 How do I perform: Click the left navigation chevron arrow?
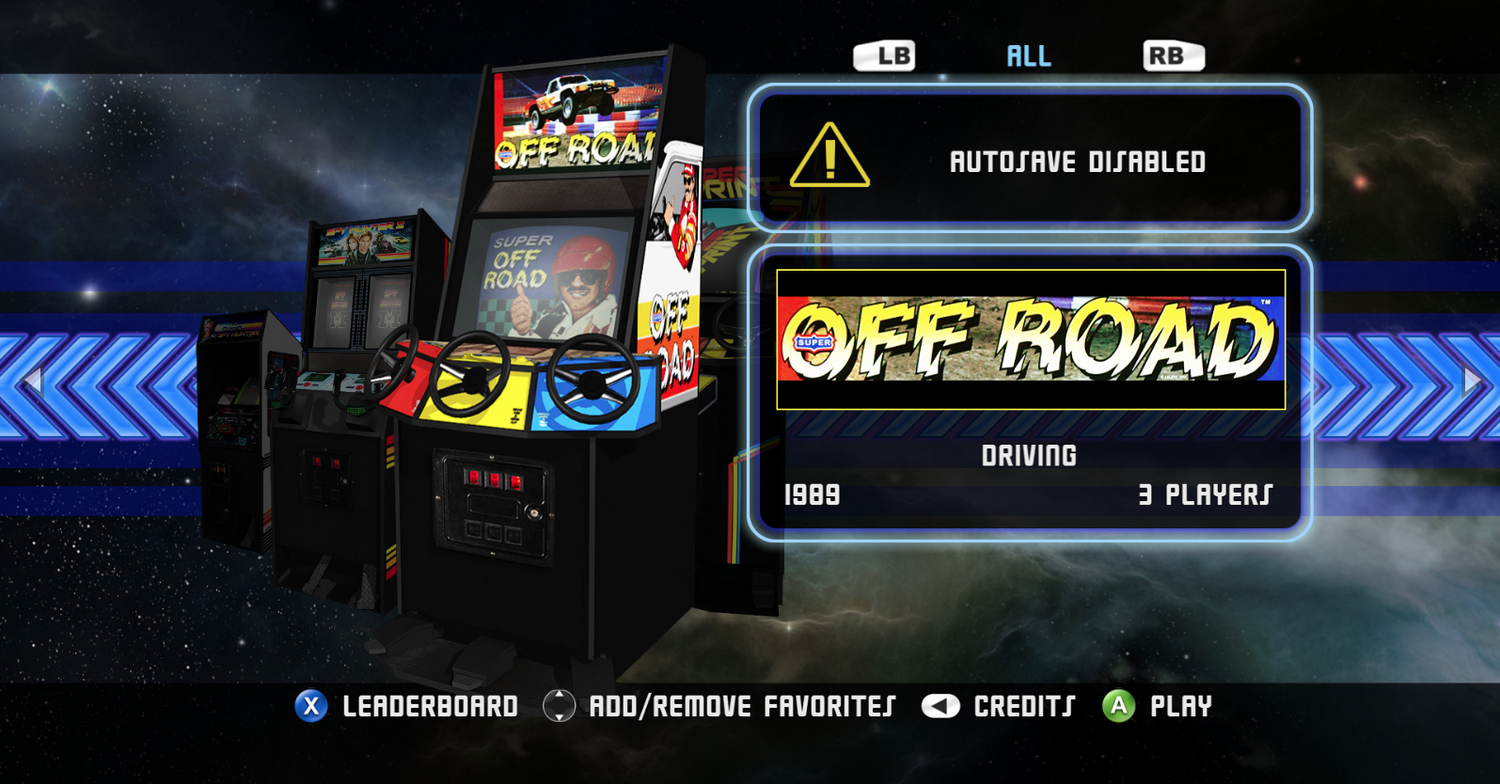coord(30,380)
